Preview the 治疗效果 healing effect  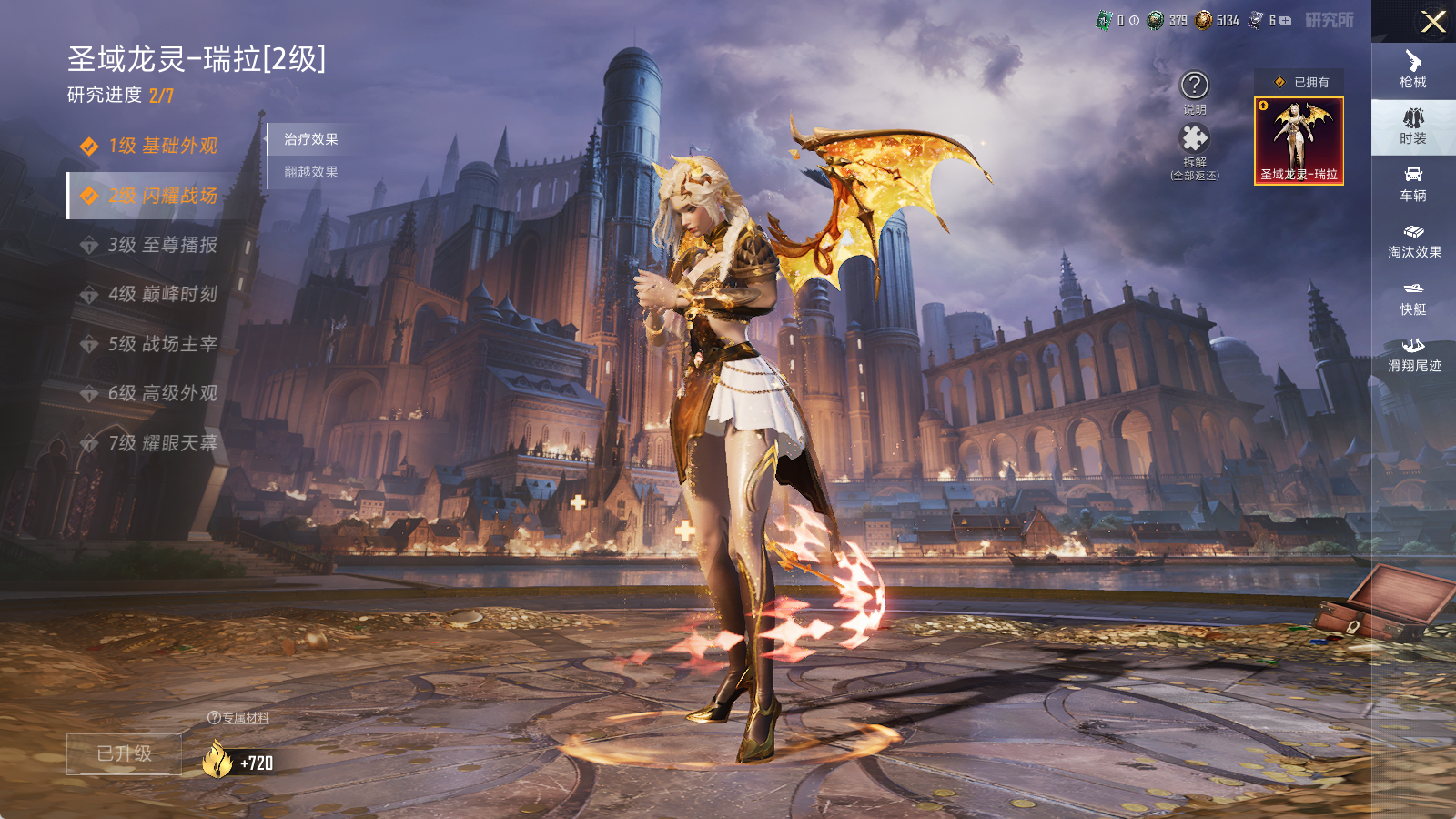point(311,139)
